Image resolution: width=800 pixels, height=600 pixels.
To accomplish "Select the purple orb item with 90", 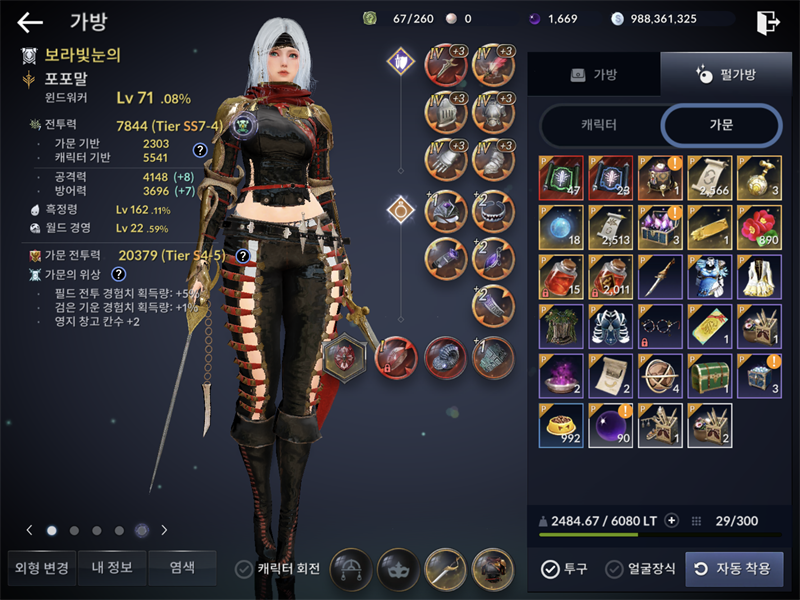I will pyautogui.click(x=611, y=423).
